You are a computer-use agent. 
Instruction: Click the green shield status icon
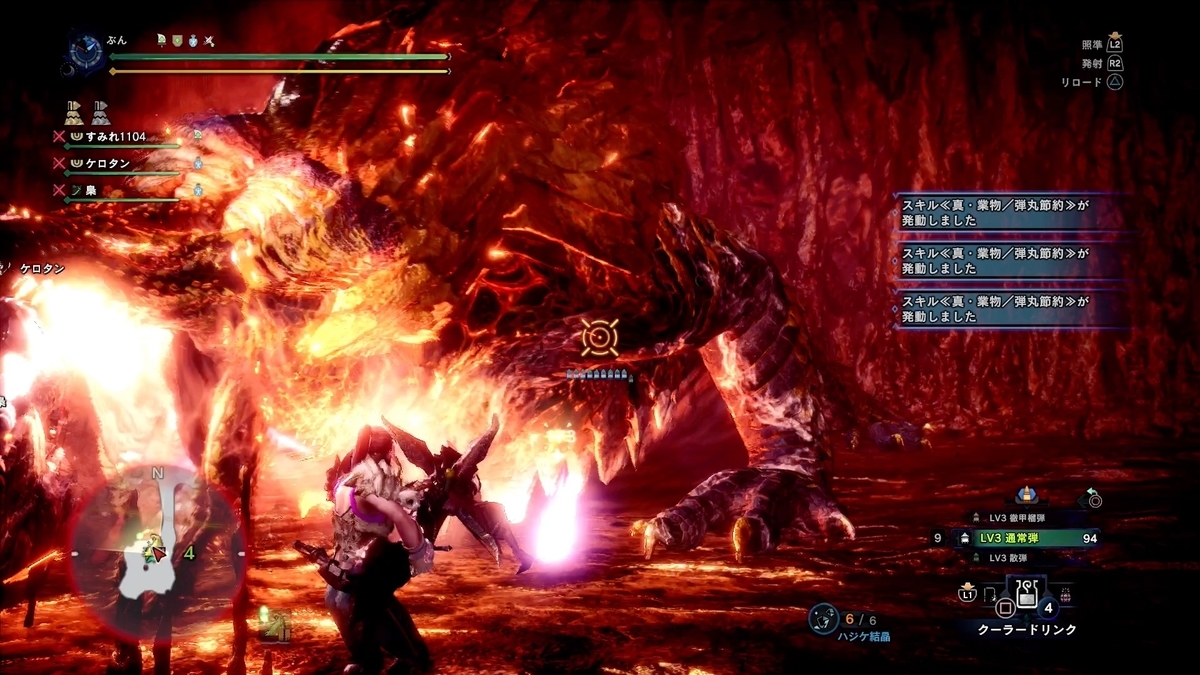click(176, 41)
